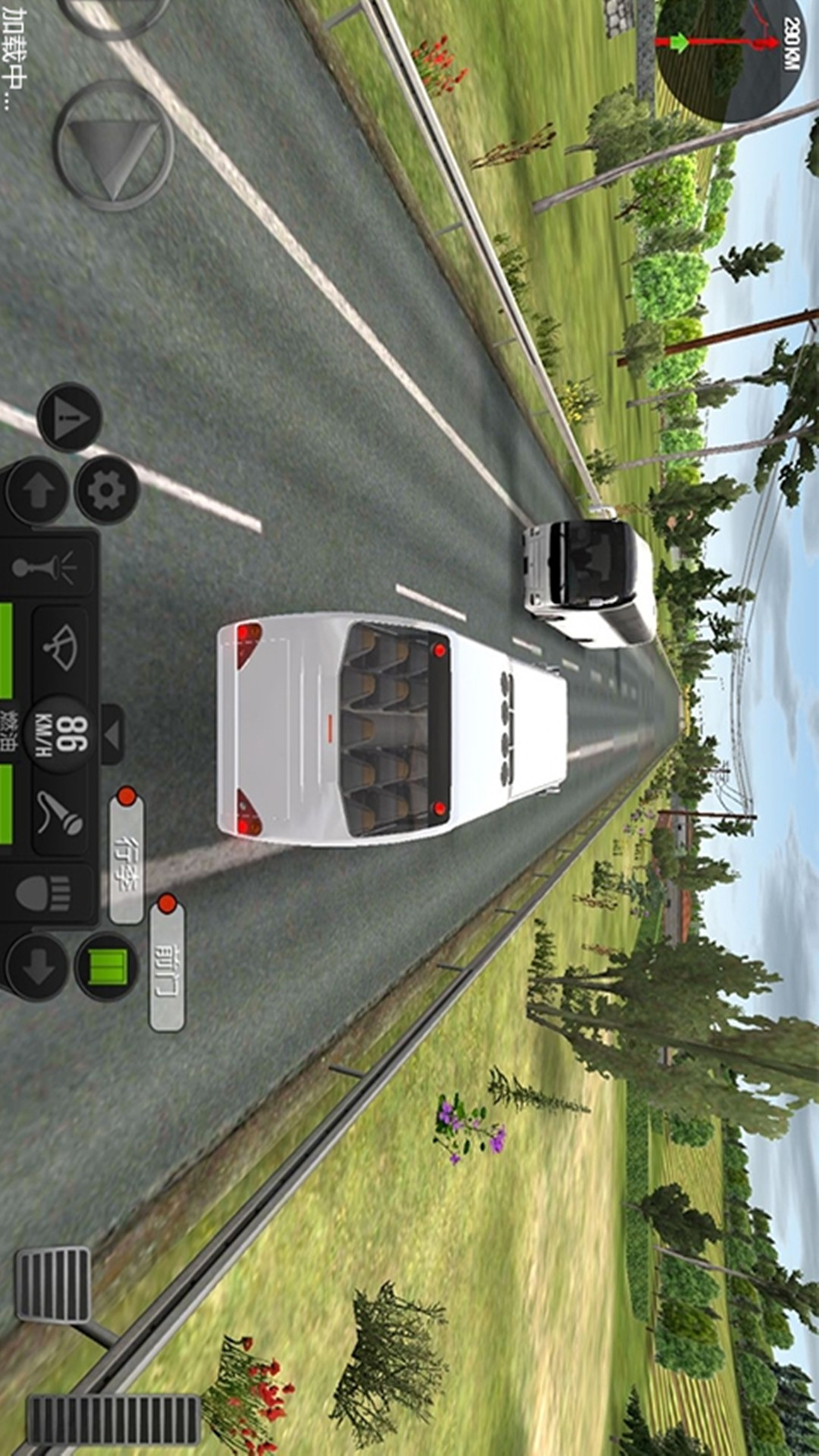Toggle the headlights button
Image resolution: width=819 pixels, height=1456 pixels.
click(52, 893)
